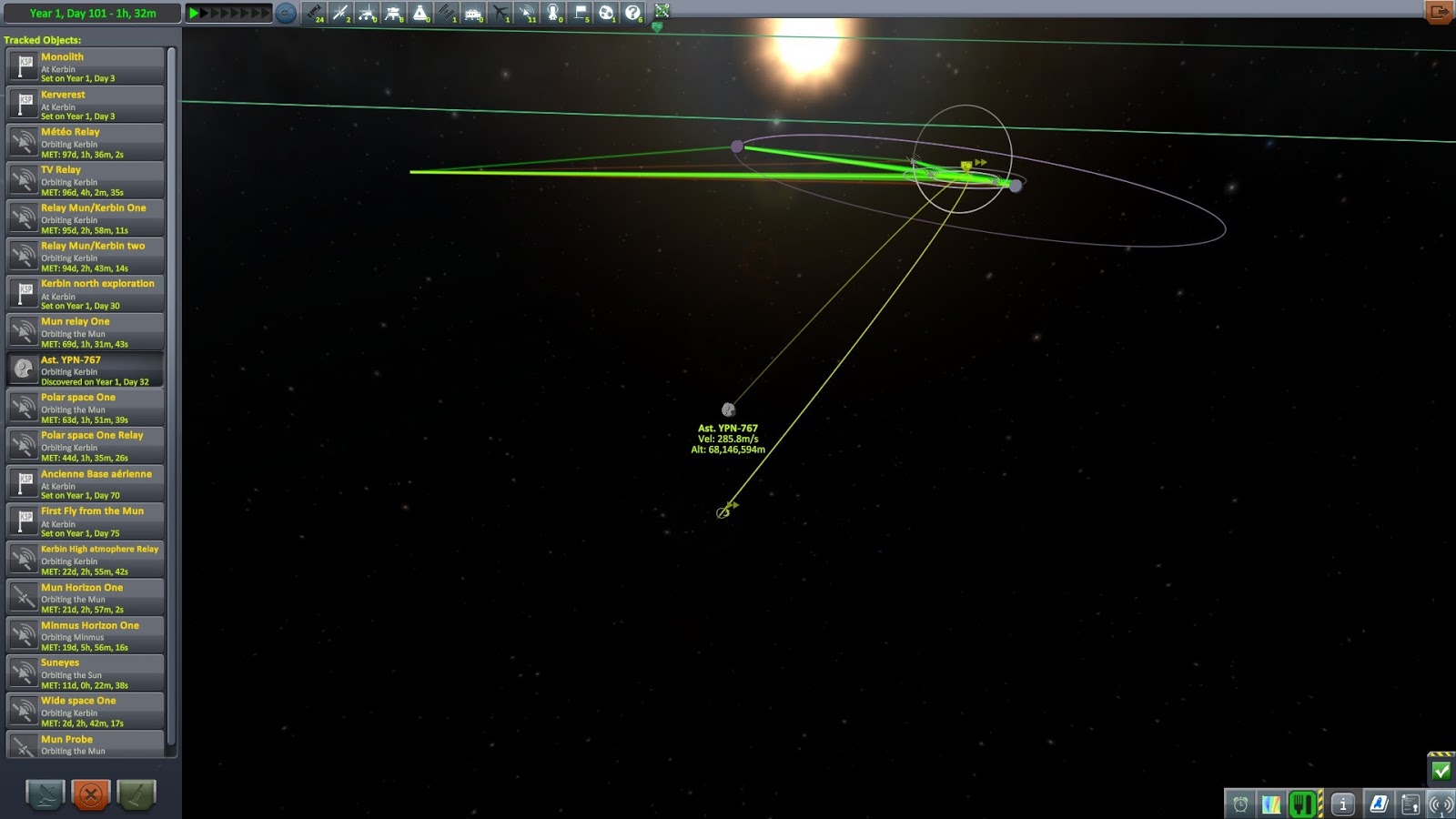Select Ast. YPN-767 in the tracked objects list
Screen dimensions: 1456x819
[x=86, y=368]
